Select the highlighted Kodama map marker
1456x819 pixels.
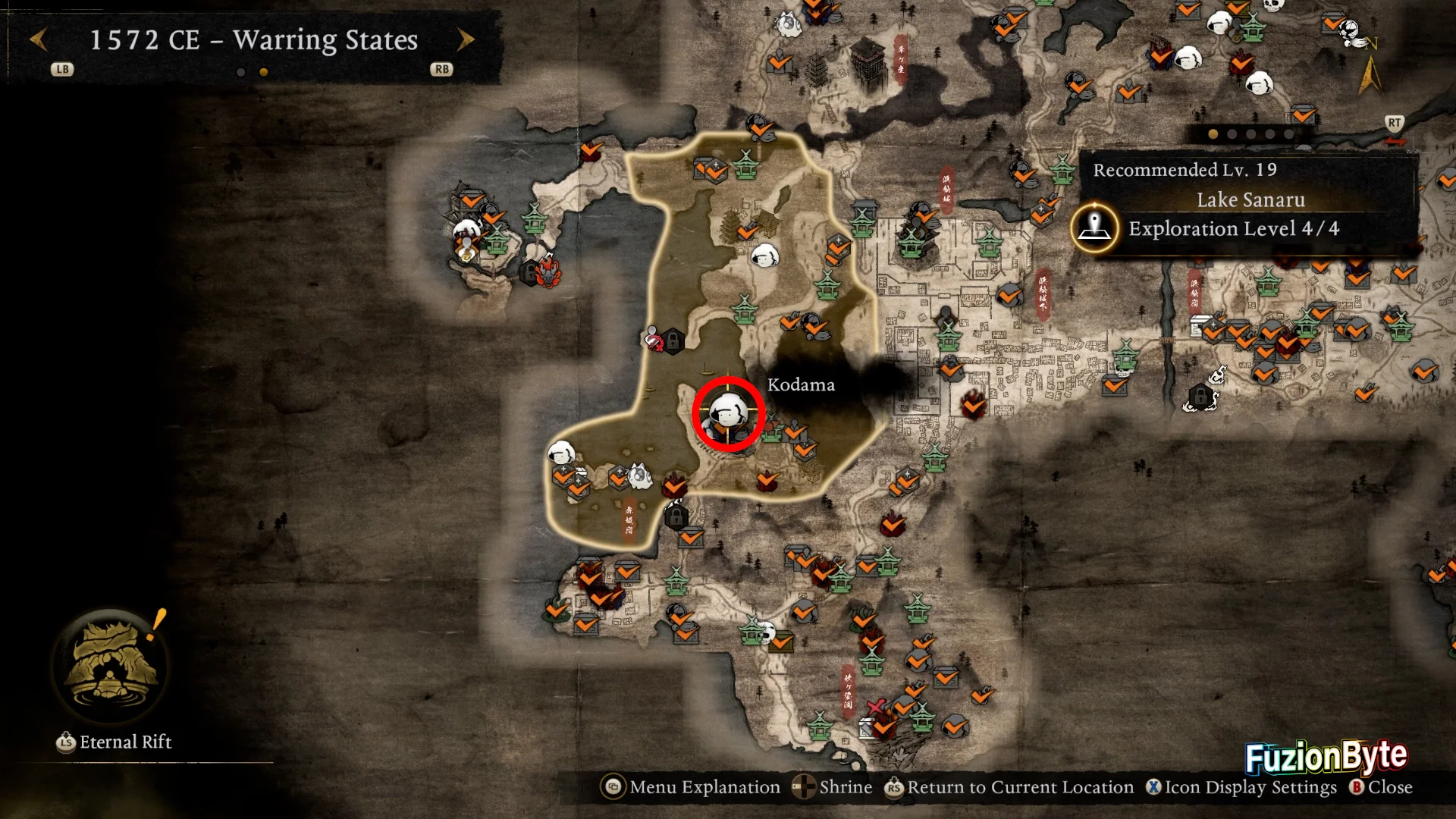click(728, 414)
